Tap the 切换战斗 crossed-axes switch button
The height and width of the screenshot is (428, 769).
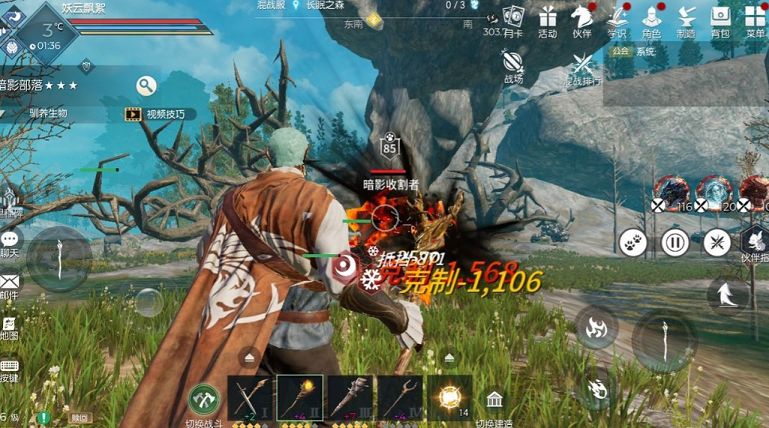pos(204,400)
